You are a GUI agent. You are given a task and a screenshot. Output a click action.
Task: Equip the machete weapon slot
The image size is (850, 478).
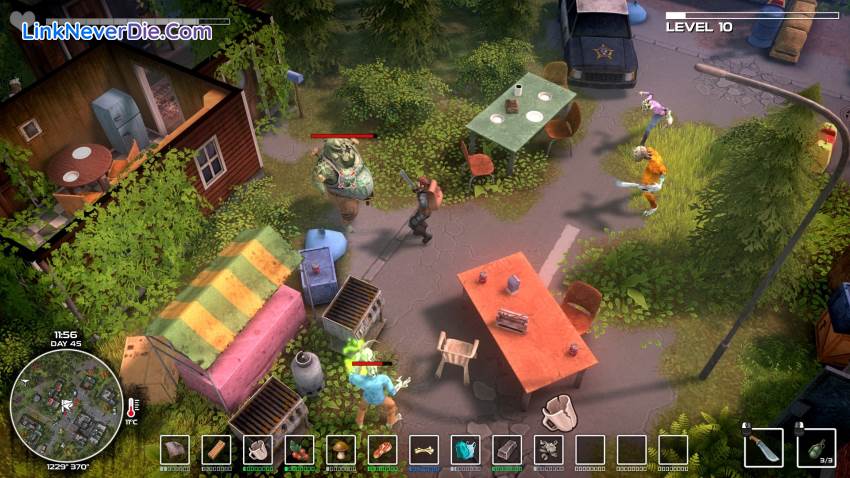[763, 448]
